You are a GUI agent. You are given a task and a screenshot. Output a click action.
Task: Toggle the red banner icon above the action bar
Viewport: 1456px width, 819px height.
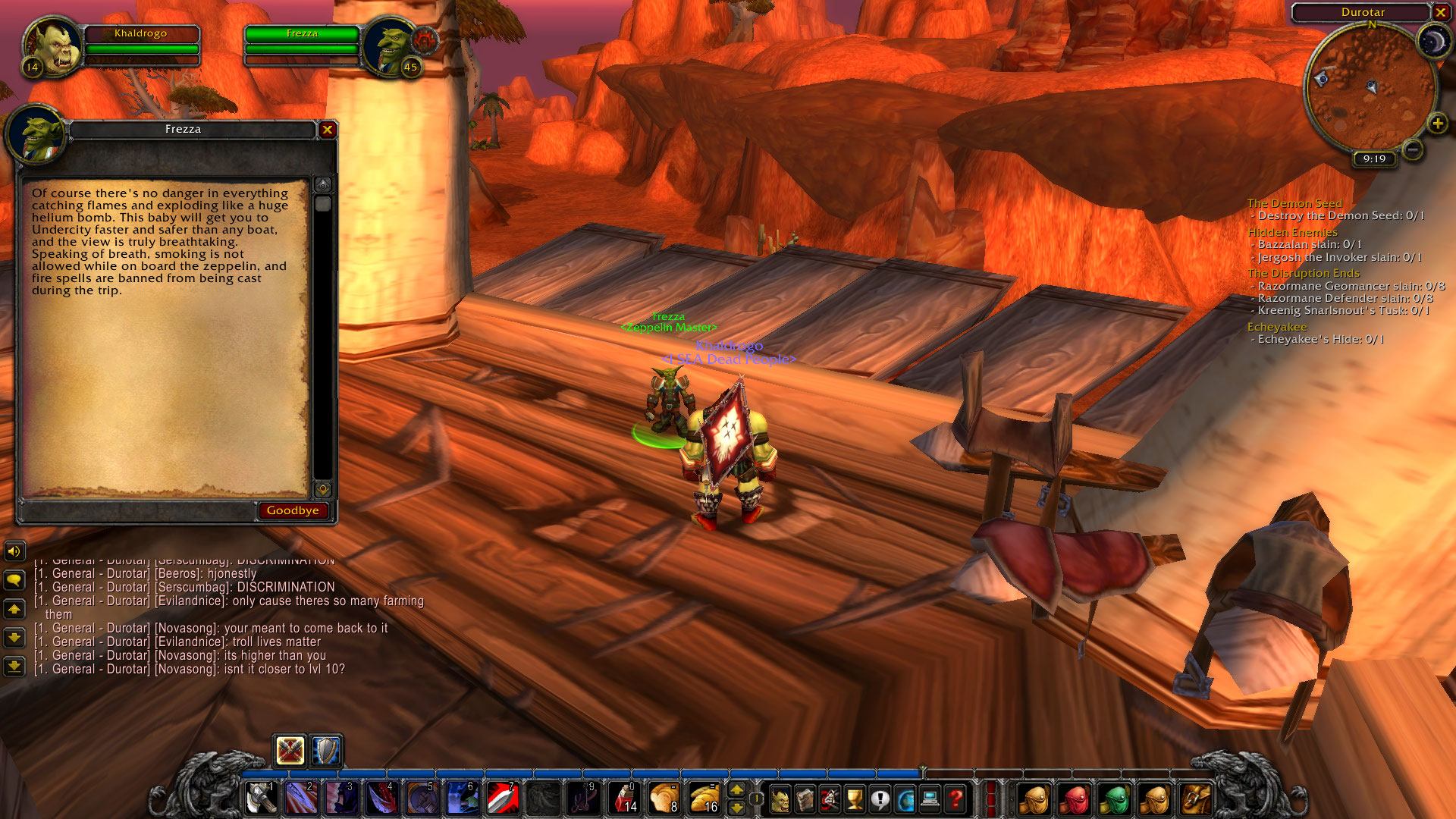[x=290, y=751]
